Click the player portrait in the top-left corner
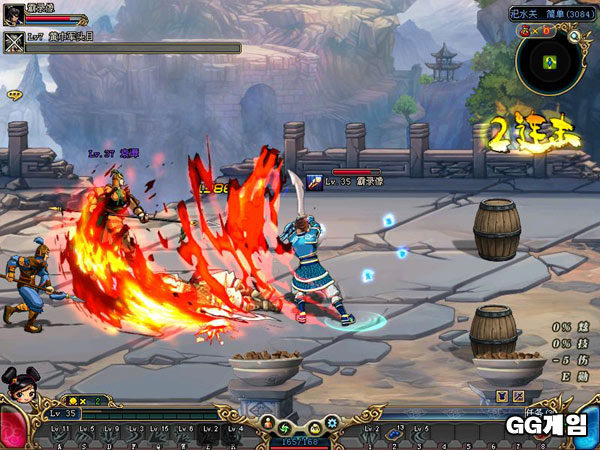The height and width of the screenshot is (450, 600). tap(14, 14)
